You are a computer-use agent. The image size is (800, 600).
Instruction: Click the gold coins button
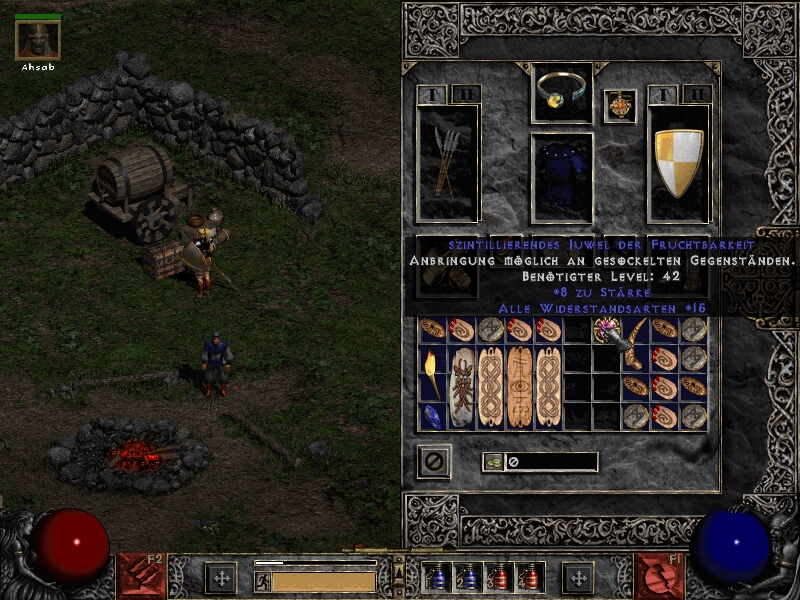point(494,462)
